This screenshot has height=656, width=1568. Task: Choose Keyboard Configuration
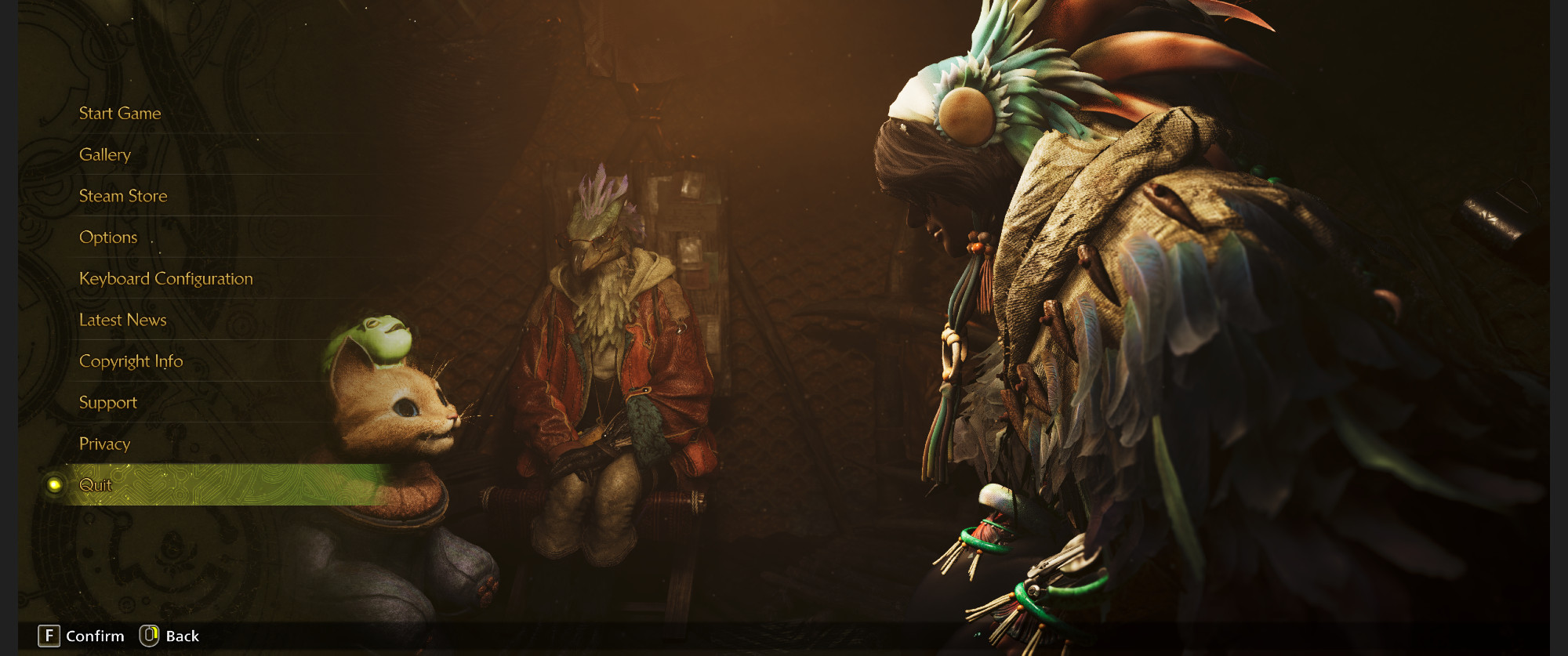click(x=166, y=279)
